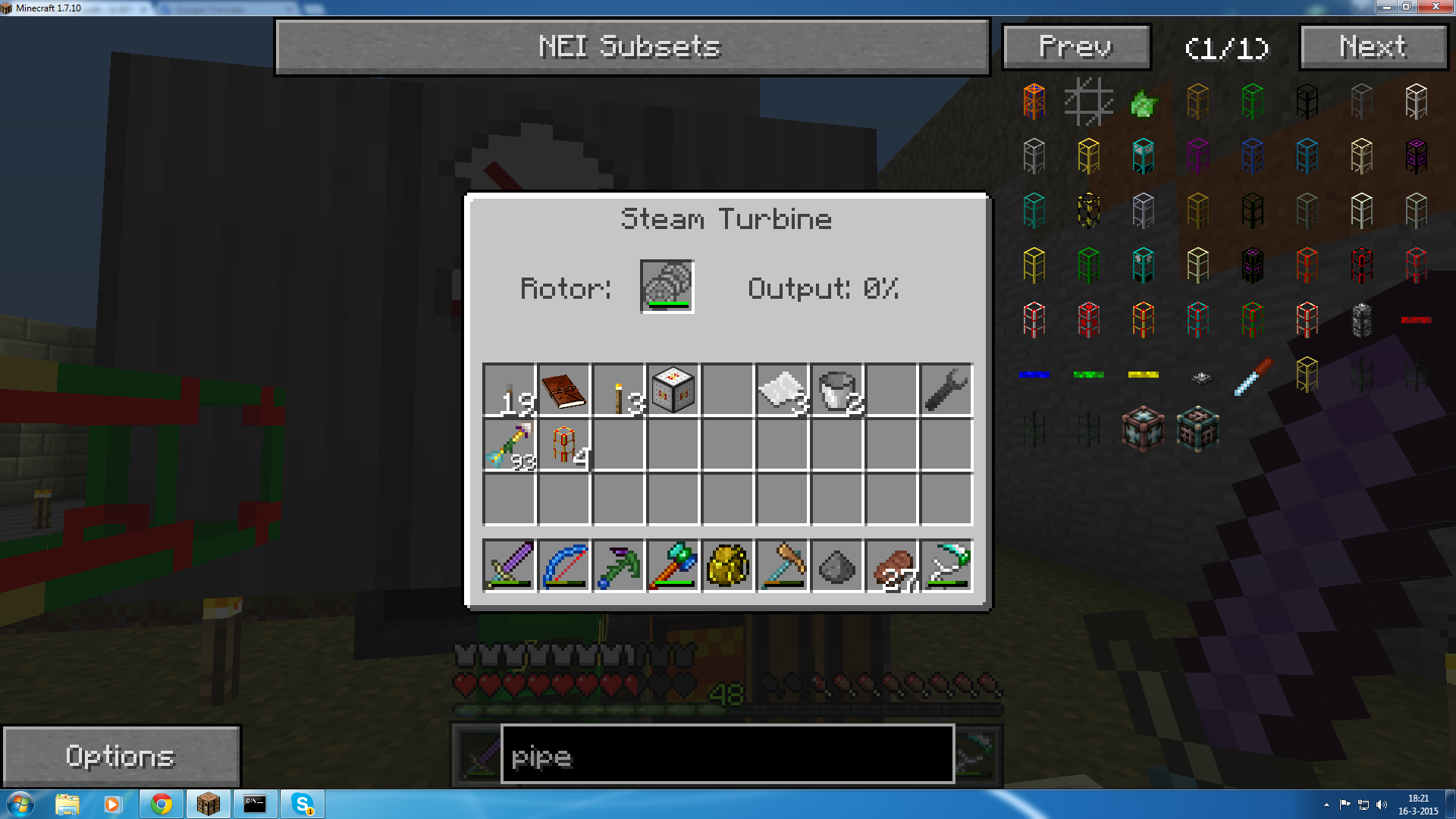Pick the blue-tipped syringe item in NEI

1252,375
